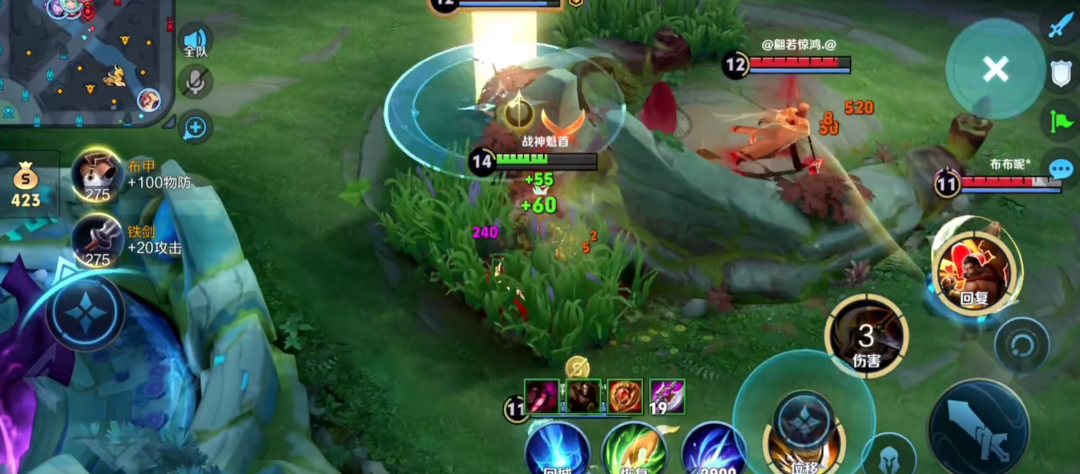Open the quick chat bubble
This screenshot has height=474, width=1080.
pos(1060,168)
